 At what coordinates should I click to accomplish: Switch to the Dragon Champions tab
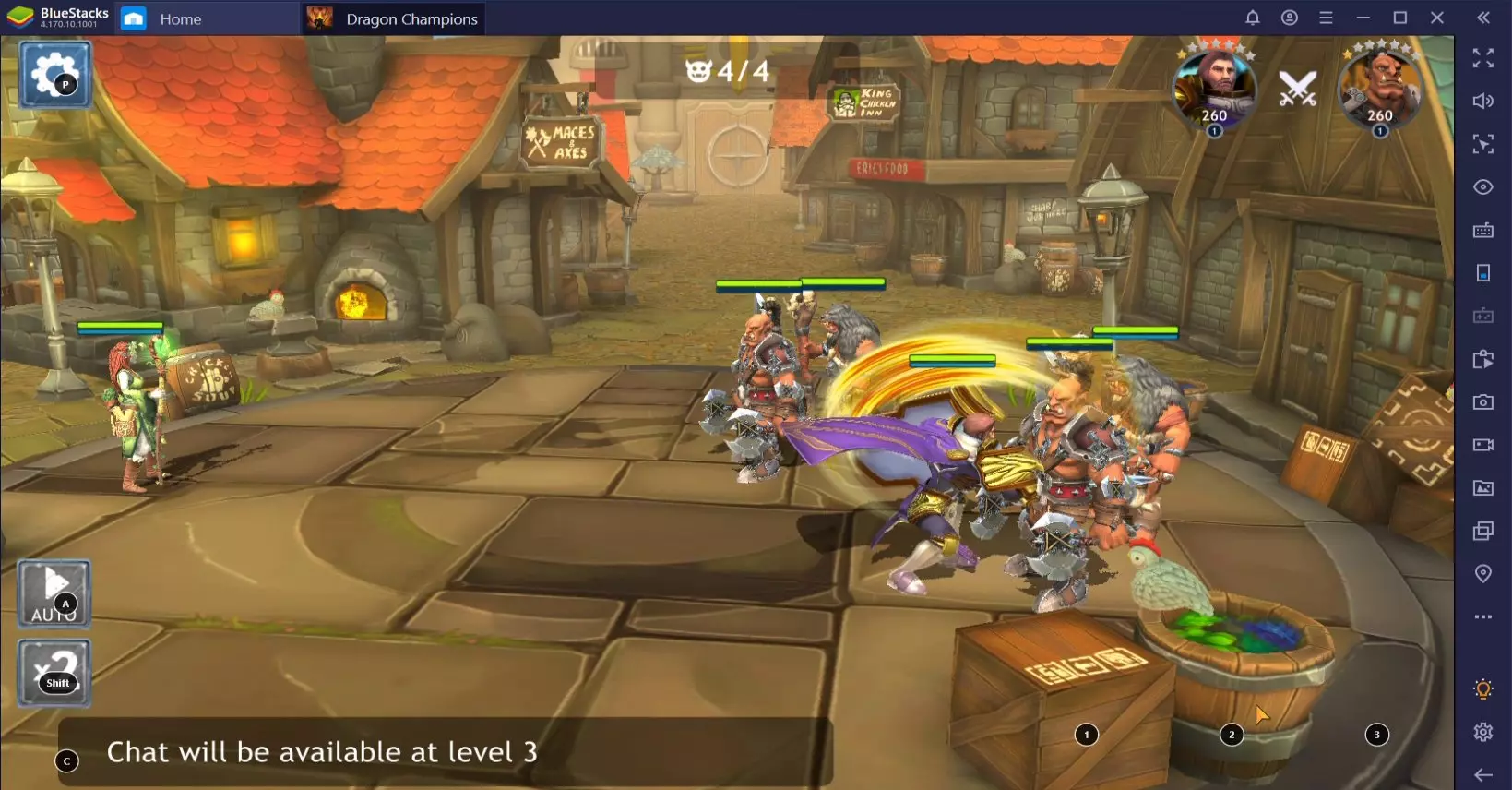411,18
